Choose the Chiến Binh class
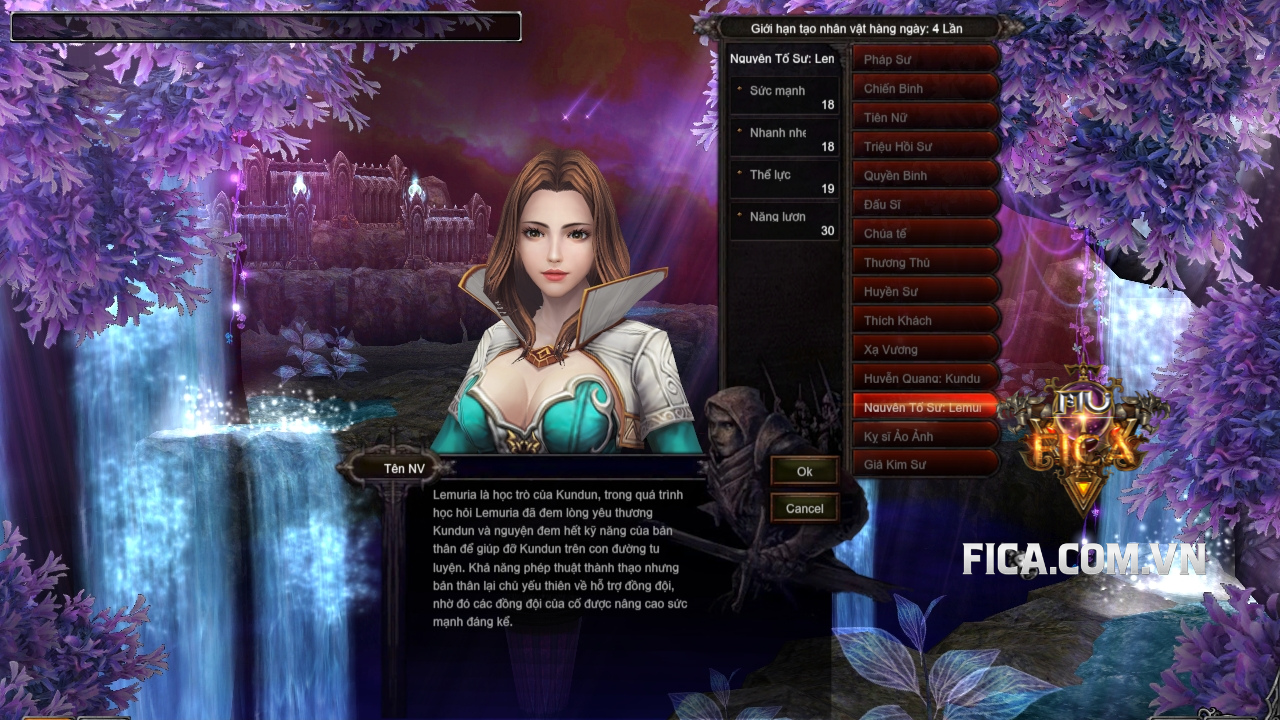Image resolution: width=1280 pixels, height=720 pixels. tap(925, 89)
